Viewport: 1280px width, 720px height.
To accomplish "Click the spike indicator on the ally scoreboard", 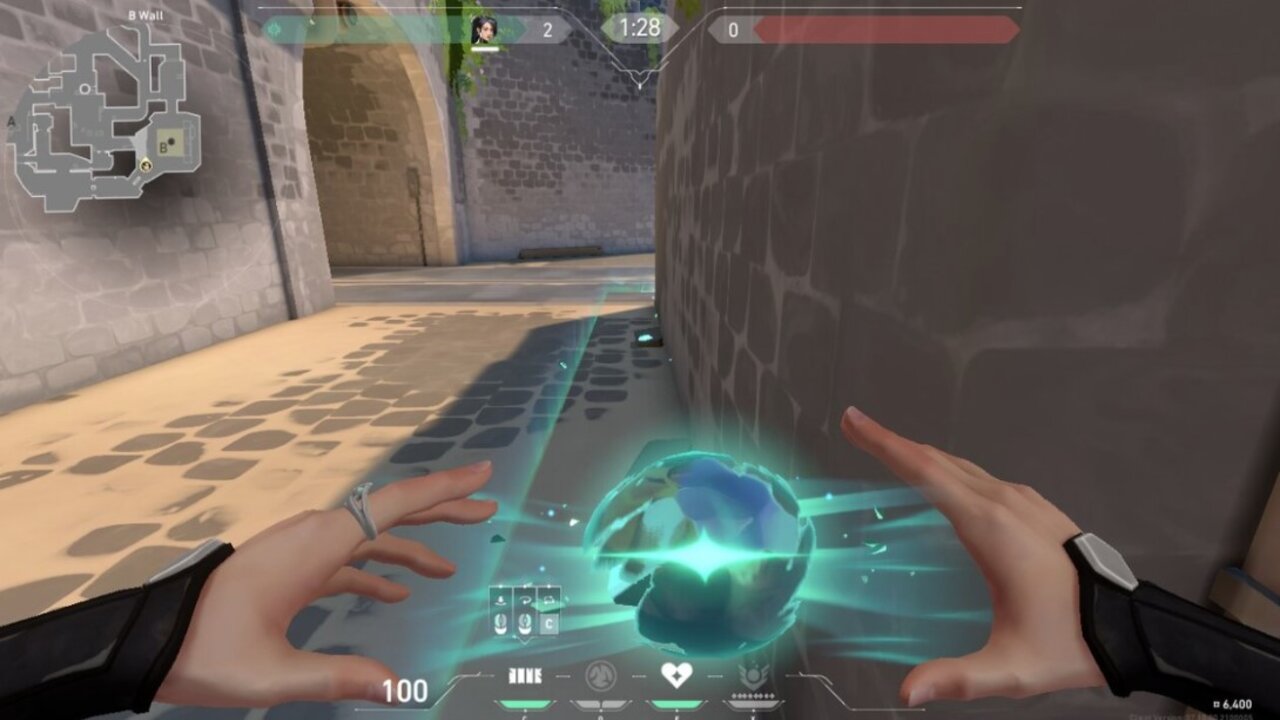I will point(274,27).
